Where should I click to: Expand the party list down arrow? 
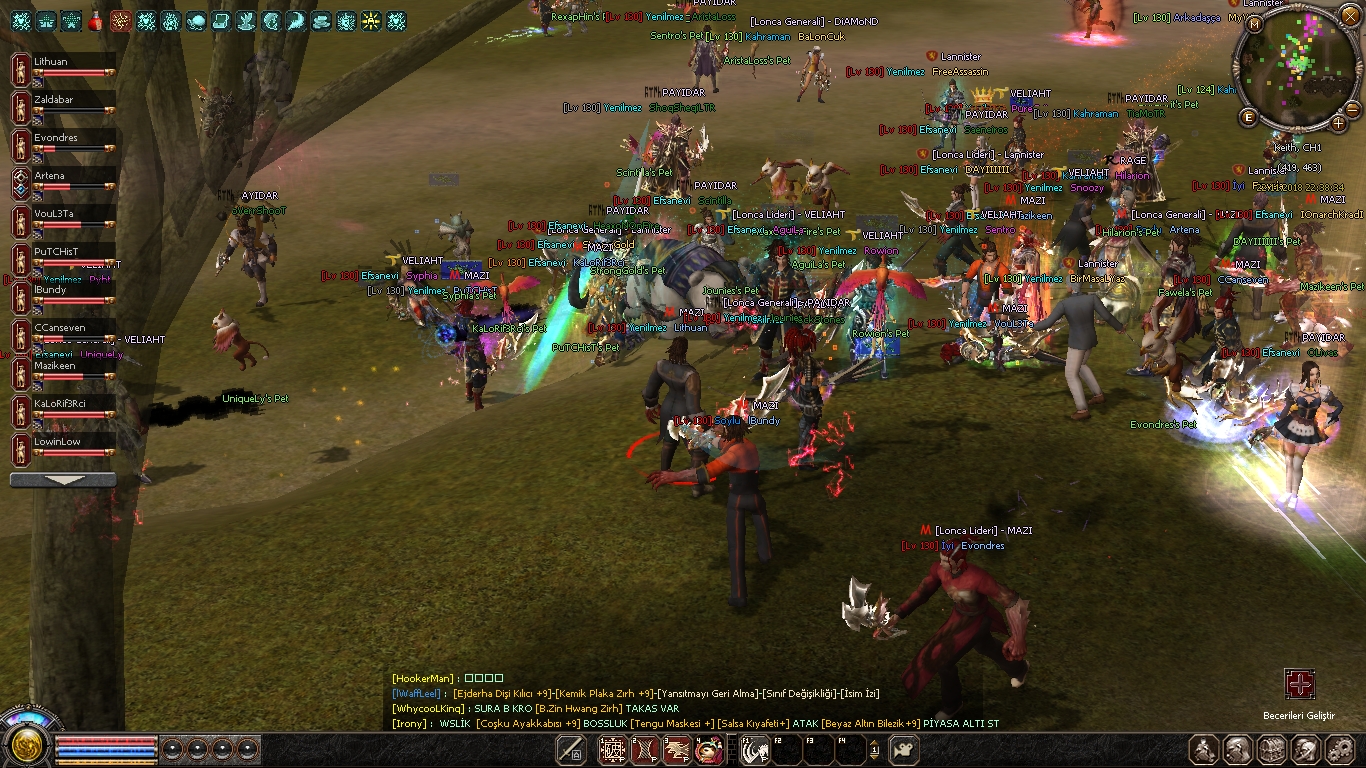click(63, 480)
